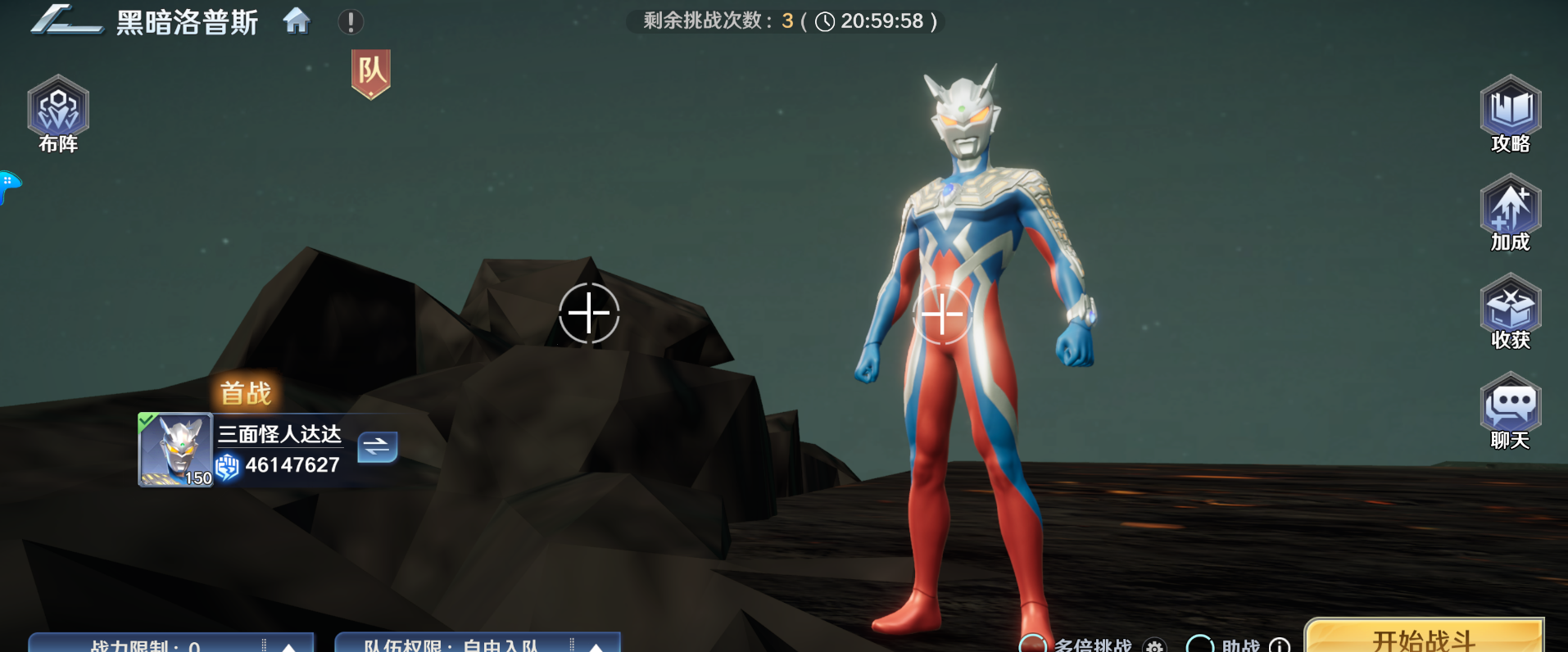This screenshot has width=1568, height=652.
Task: Enable the 助战 assist option
Action: [1202, 646]
